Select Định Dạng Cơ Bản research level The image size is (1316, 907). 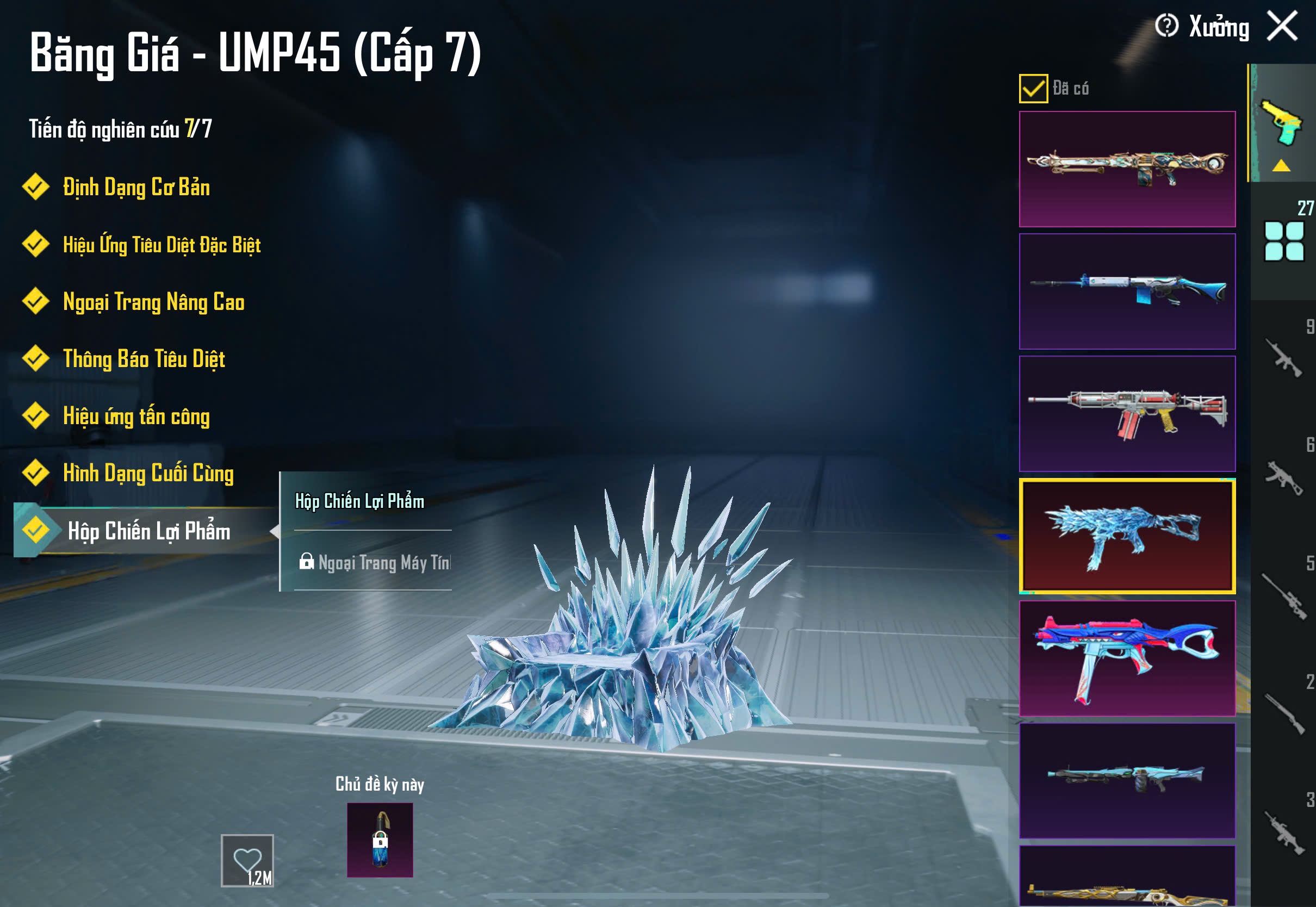coord(136,187)
